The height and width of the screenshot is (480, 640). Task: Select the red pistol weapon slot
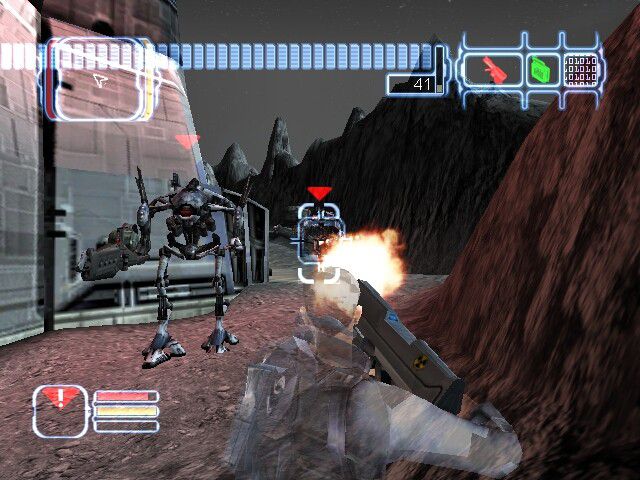(491, 69)
